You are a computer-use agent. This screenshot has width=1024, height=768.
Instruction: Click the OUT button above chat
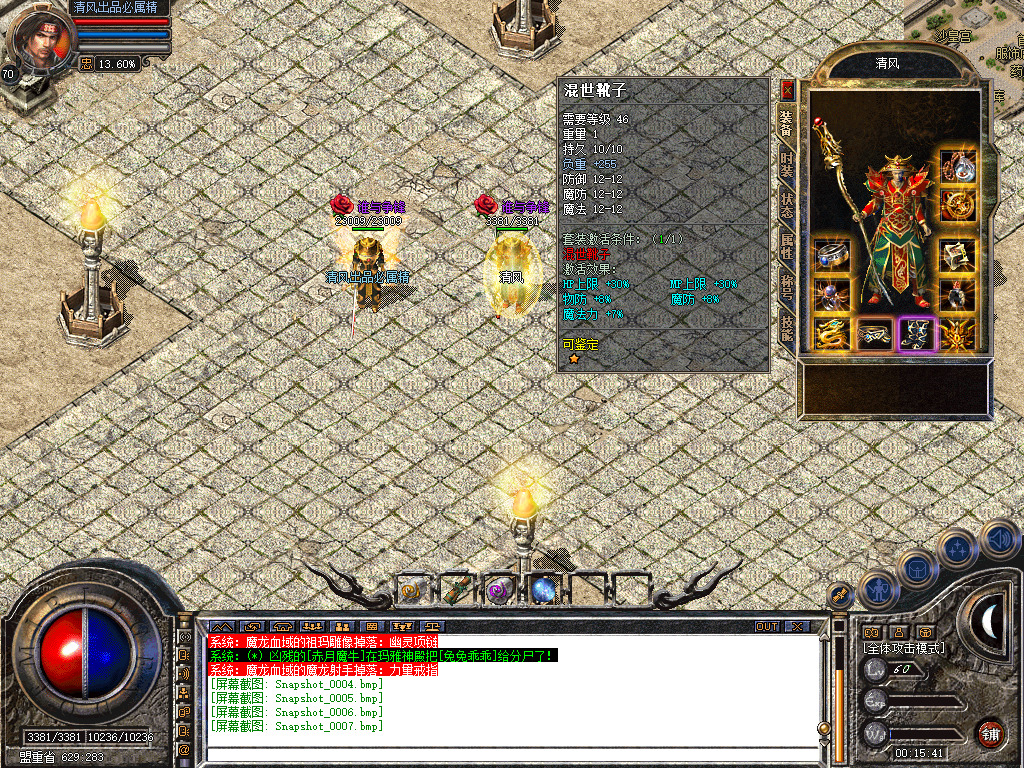[767, 626]
